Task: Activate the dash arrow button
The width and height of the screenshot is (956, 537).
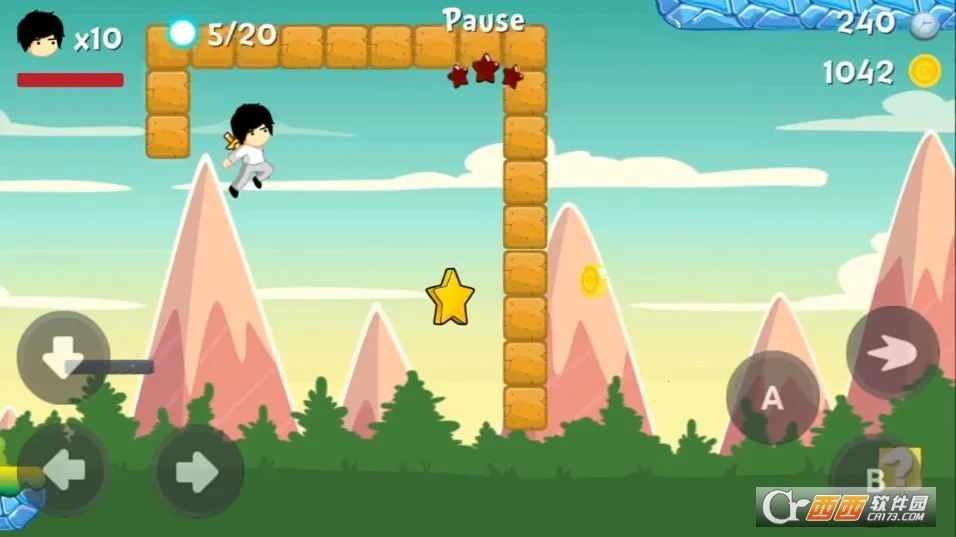Action: click(x=892, y=352)
